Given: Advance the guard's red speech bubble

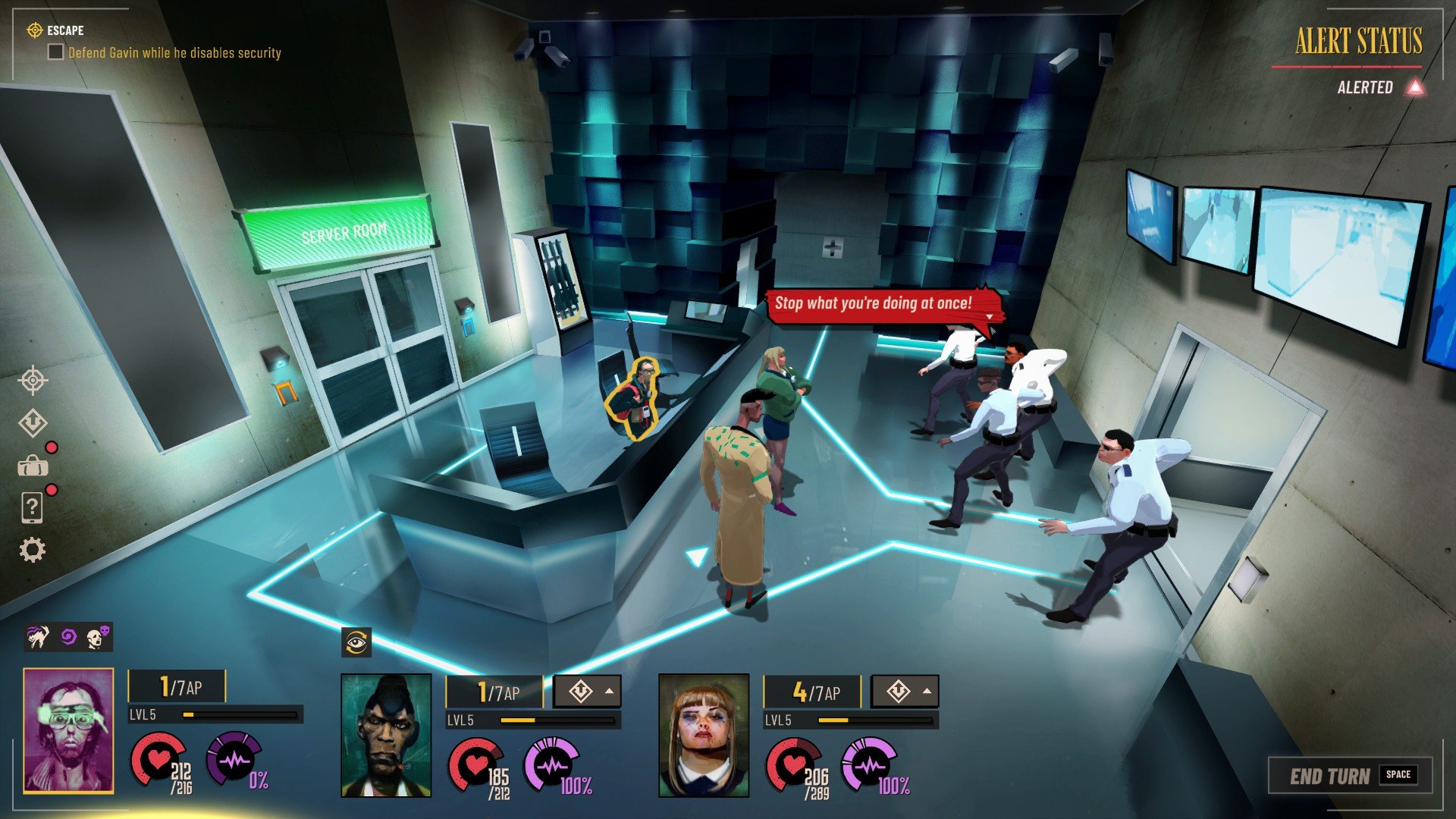Looking at the screenshot, I should 988,316.
